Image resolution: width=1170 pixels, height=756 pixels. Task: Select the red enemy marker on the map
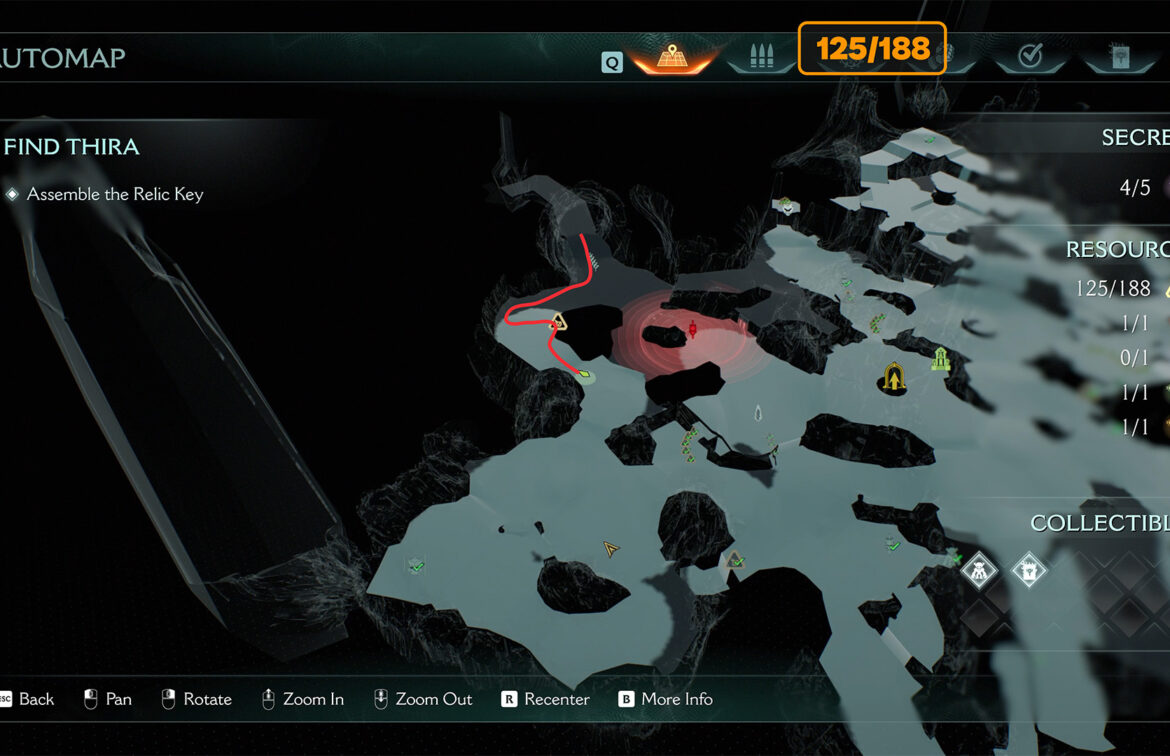692,328
